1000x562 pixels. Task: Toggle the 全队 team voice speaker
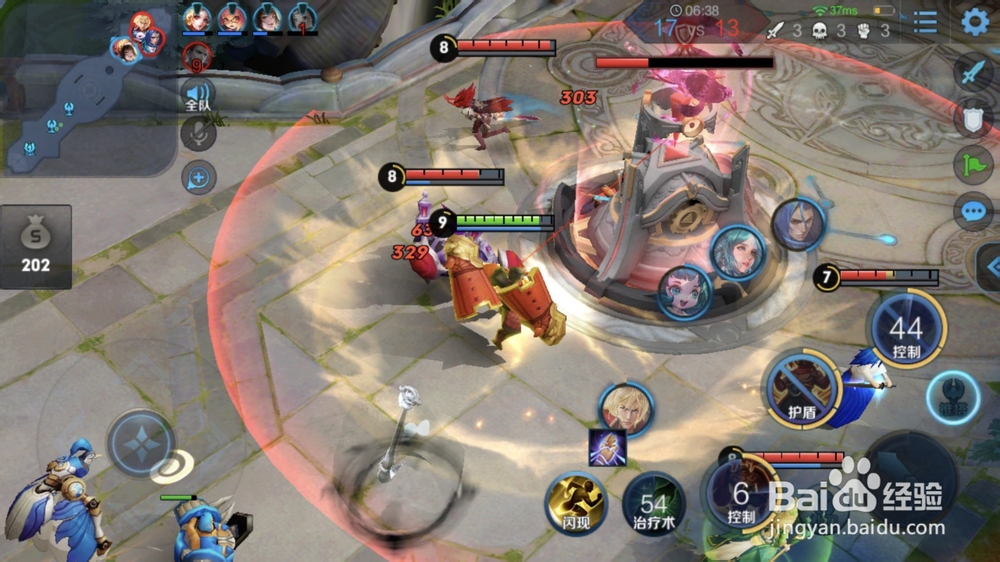(x=198, y=97)
